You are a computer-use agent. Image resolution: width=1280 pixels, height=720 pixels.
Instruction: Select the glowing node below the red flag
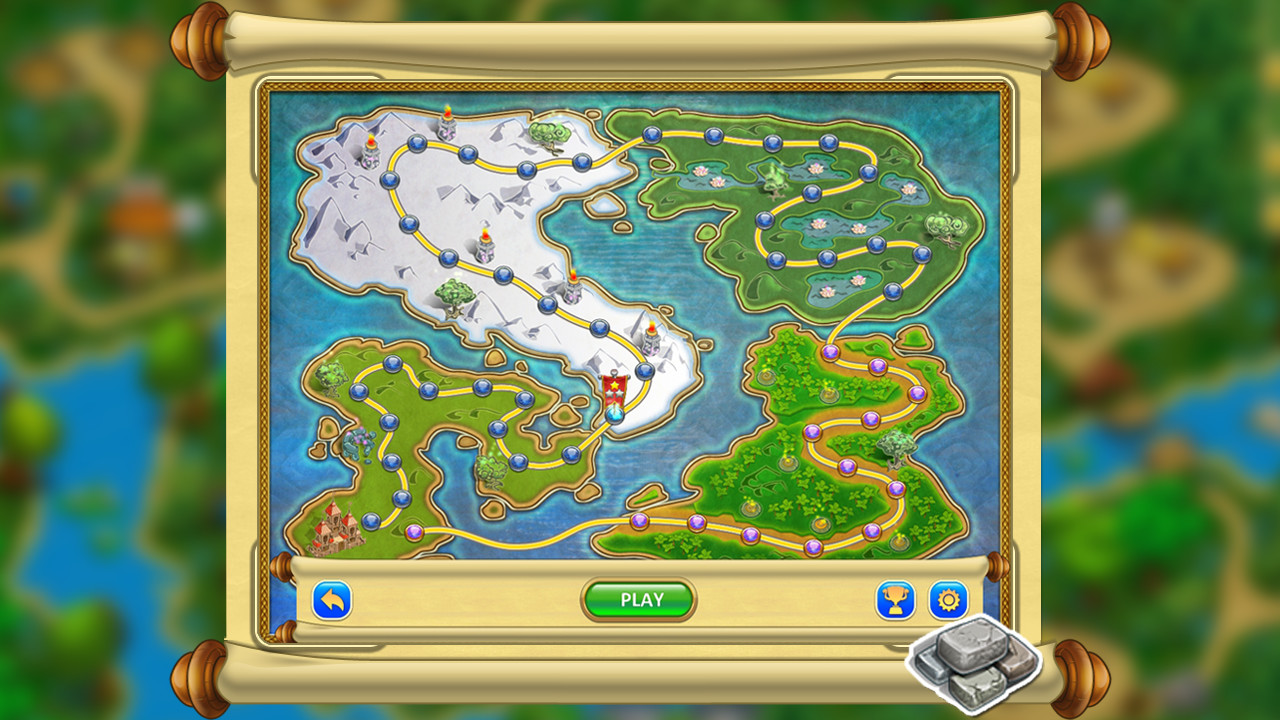click(614, 414)
